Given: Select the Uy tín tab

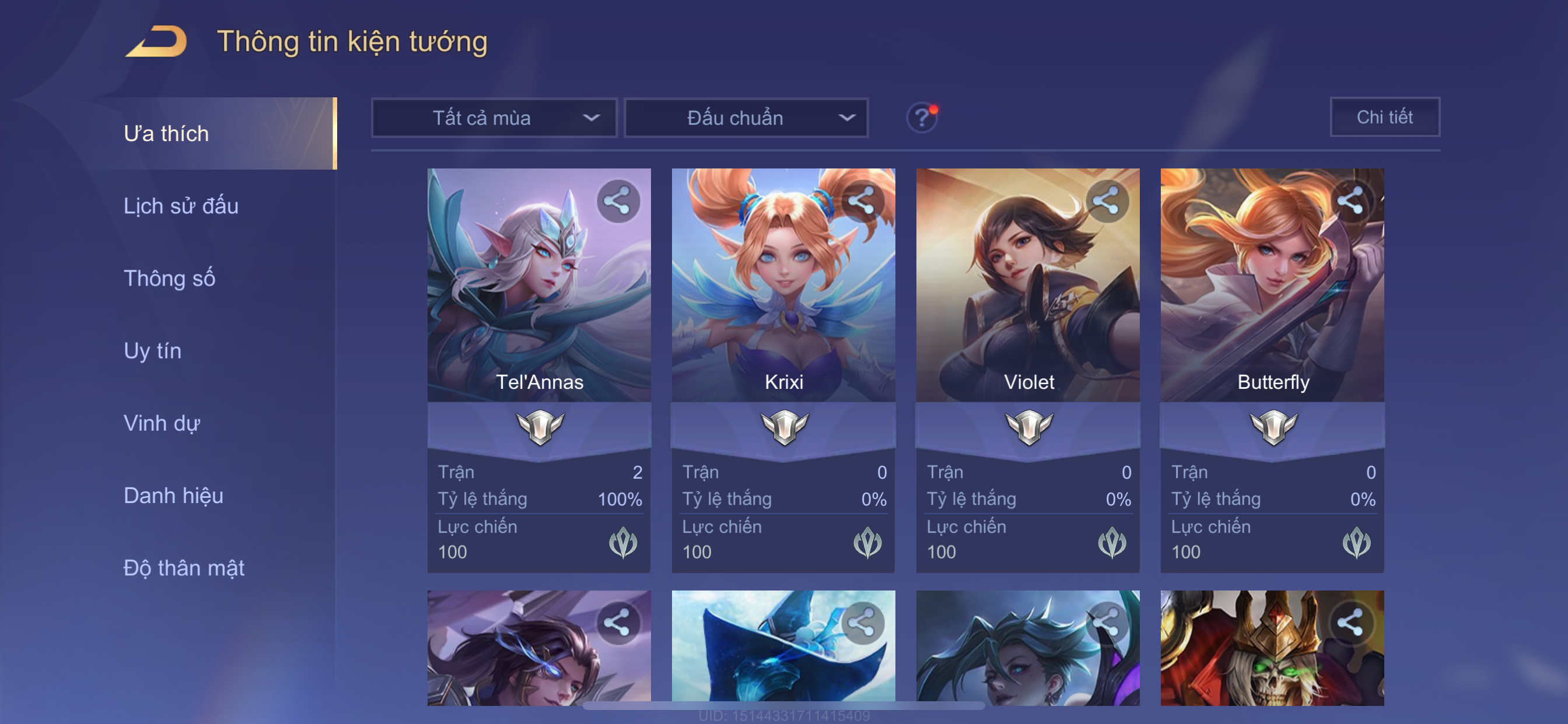Looking at the screenshot, I should (x=152, y=350).
